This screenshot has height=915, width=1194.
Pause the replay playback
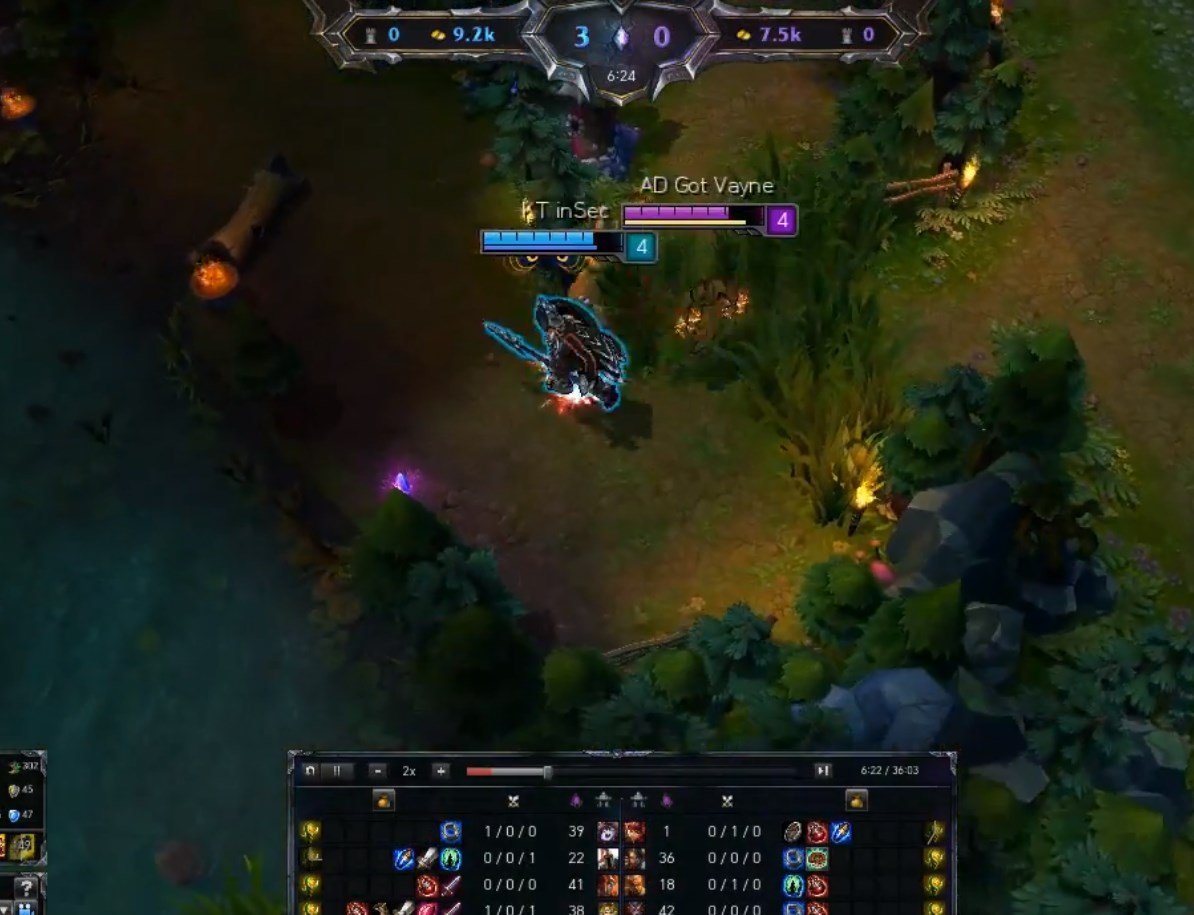337,771
